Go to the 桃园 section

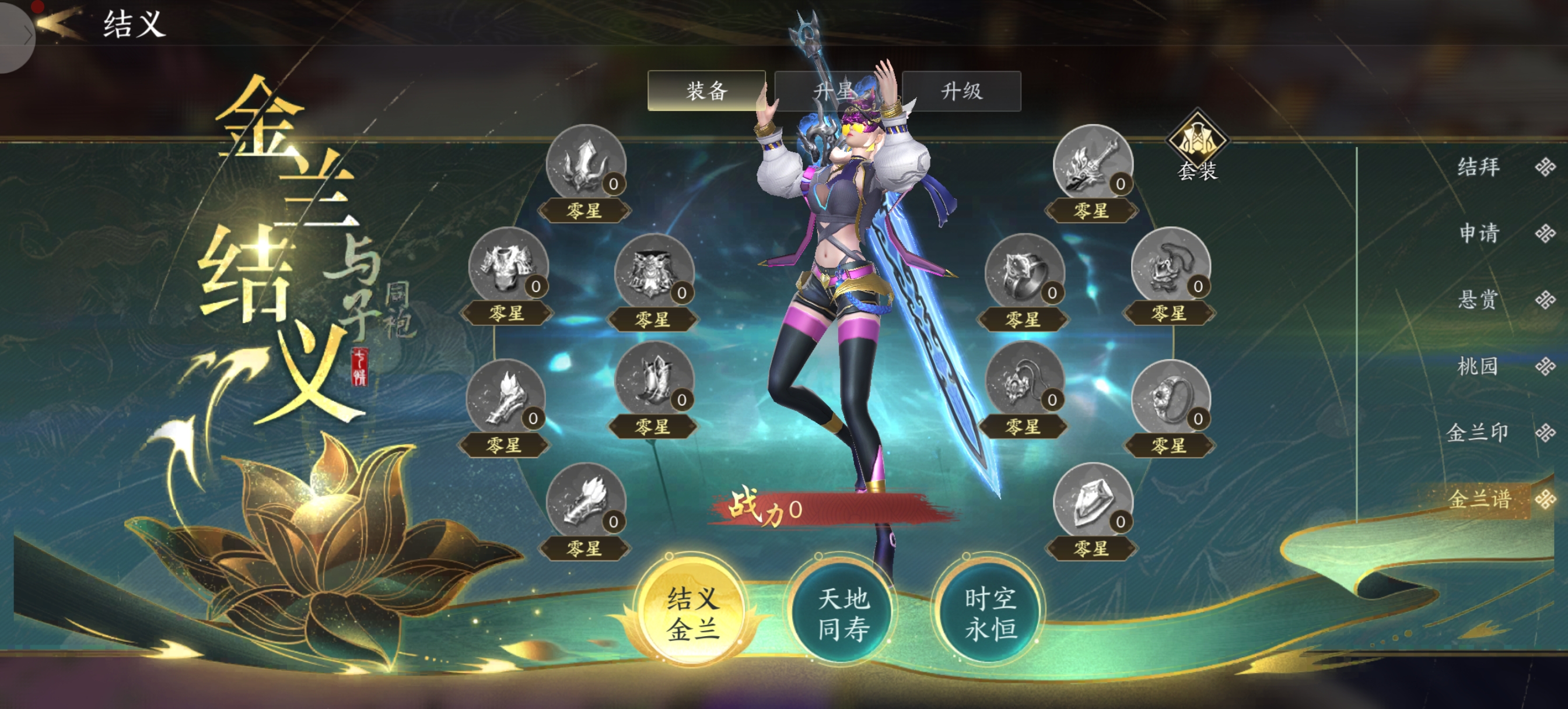[1479, 366]
